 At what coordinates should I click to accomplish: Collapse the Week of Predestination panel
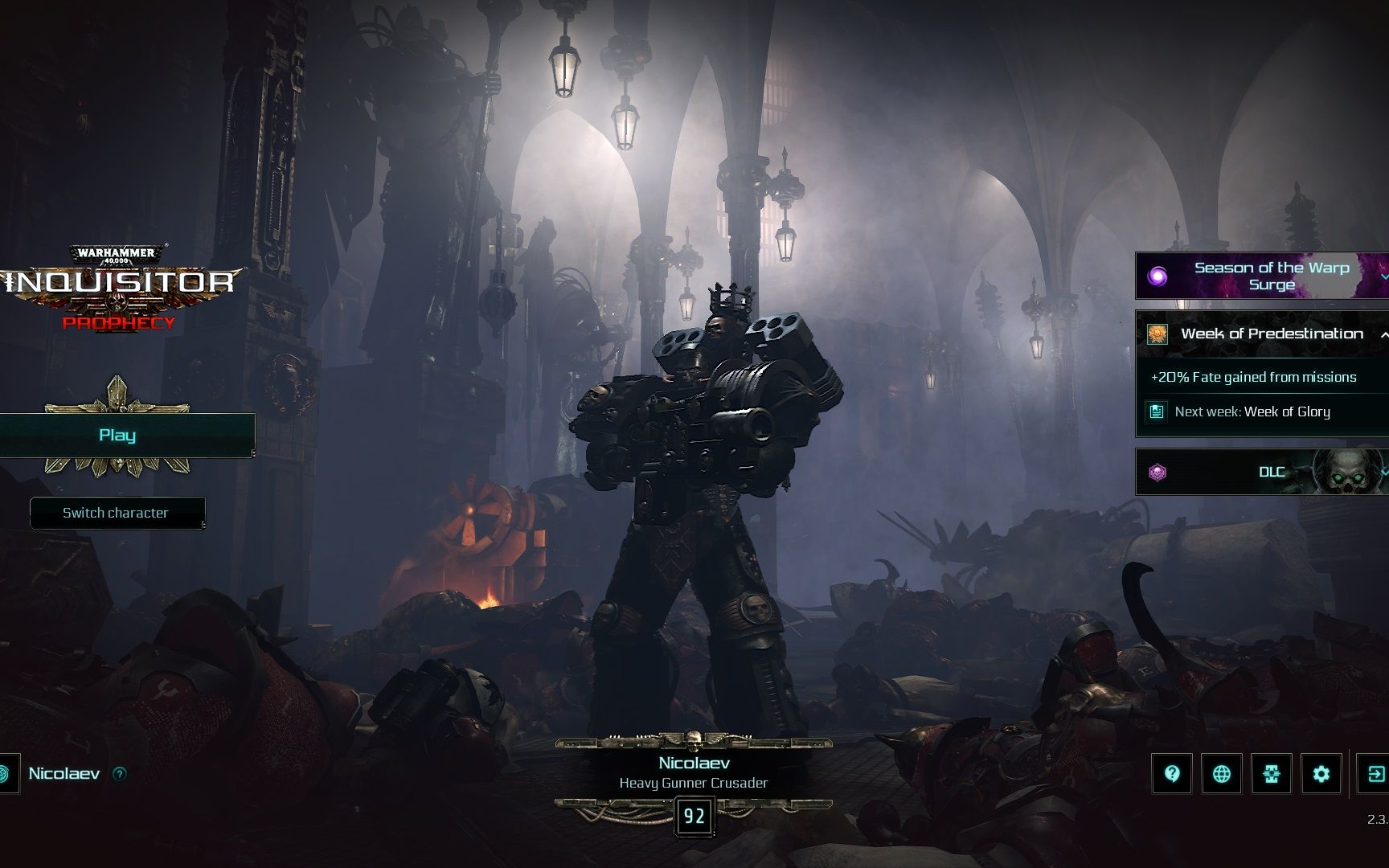click(1383, 334)
